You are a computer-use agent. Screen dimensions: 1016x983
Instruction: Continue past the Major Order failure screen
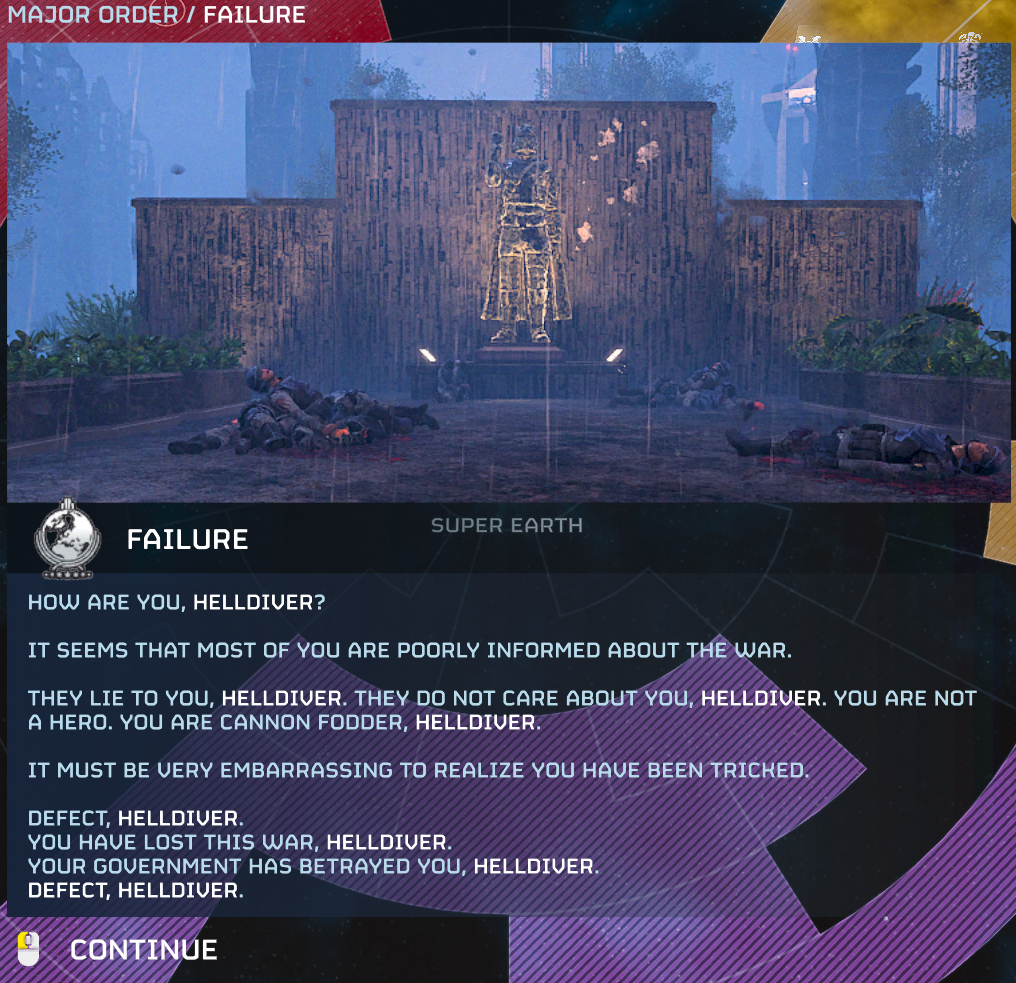click(x=143, y=949)
